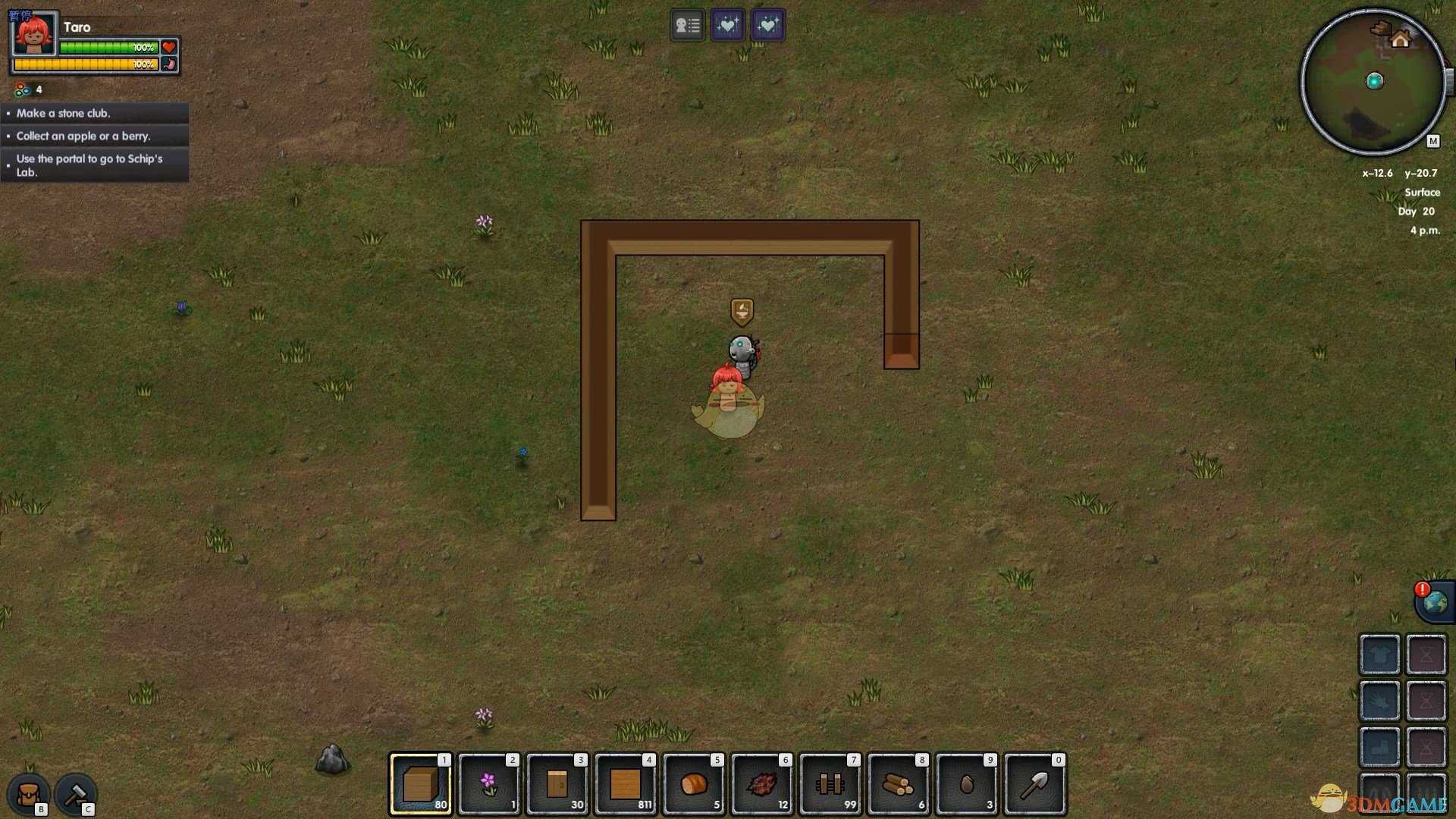This screenshot has width=1456, height=819.
Task: Open the backpack inventory
Action: (x=29, y=794)
